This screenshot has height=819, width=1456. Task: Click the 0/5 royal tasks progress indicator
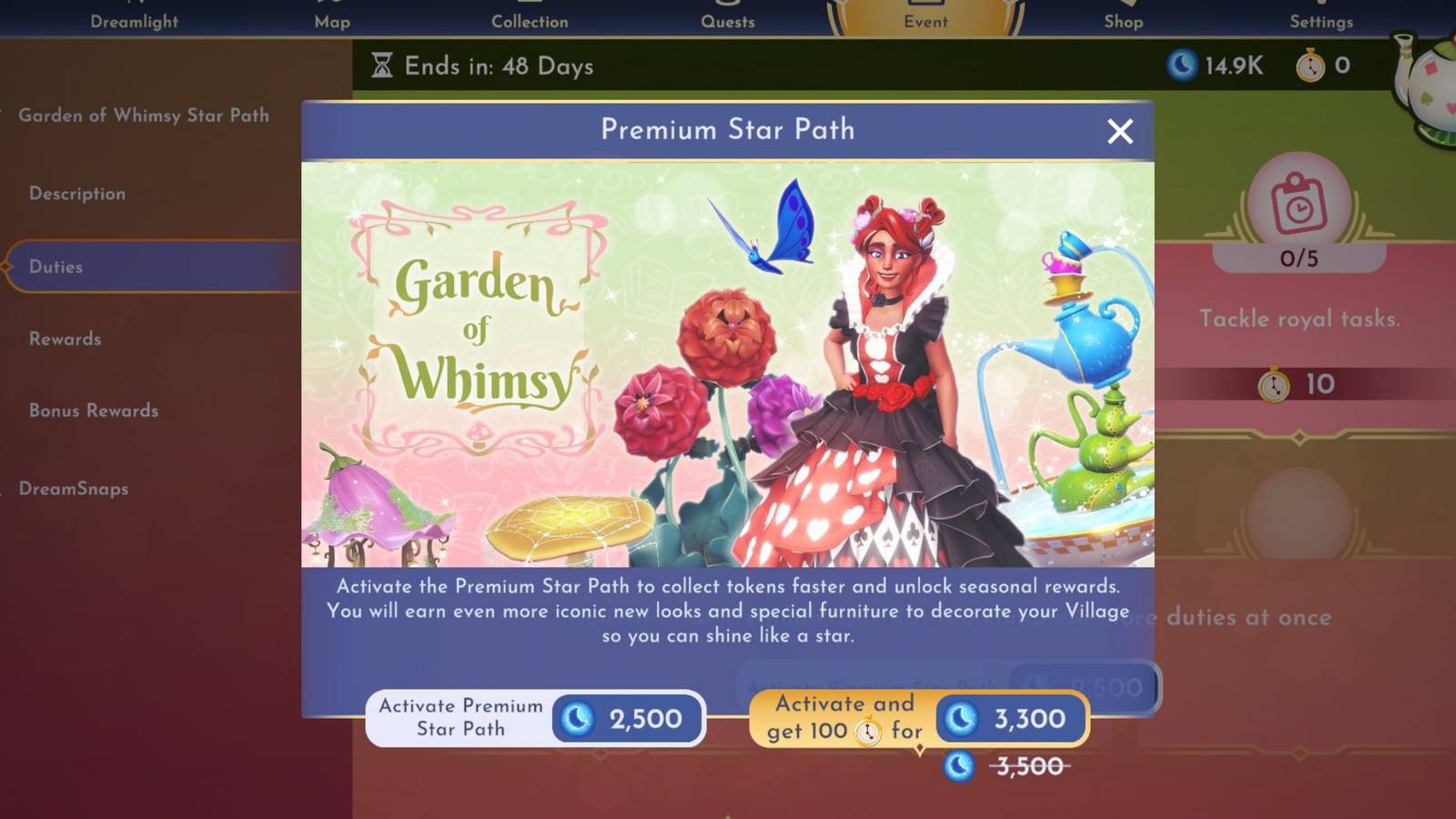(x=1299, y=258)
